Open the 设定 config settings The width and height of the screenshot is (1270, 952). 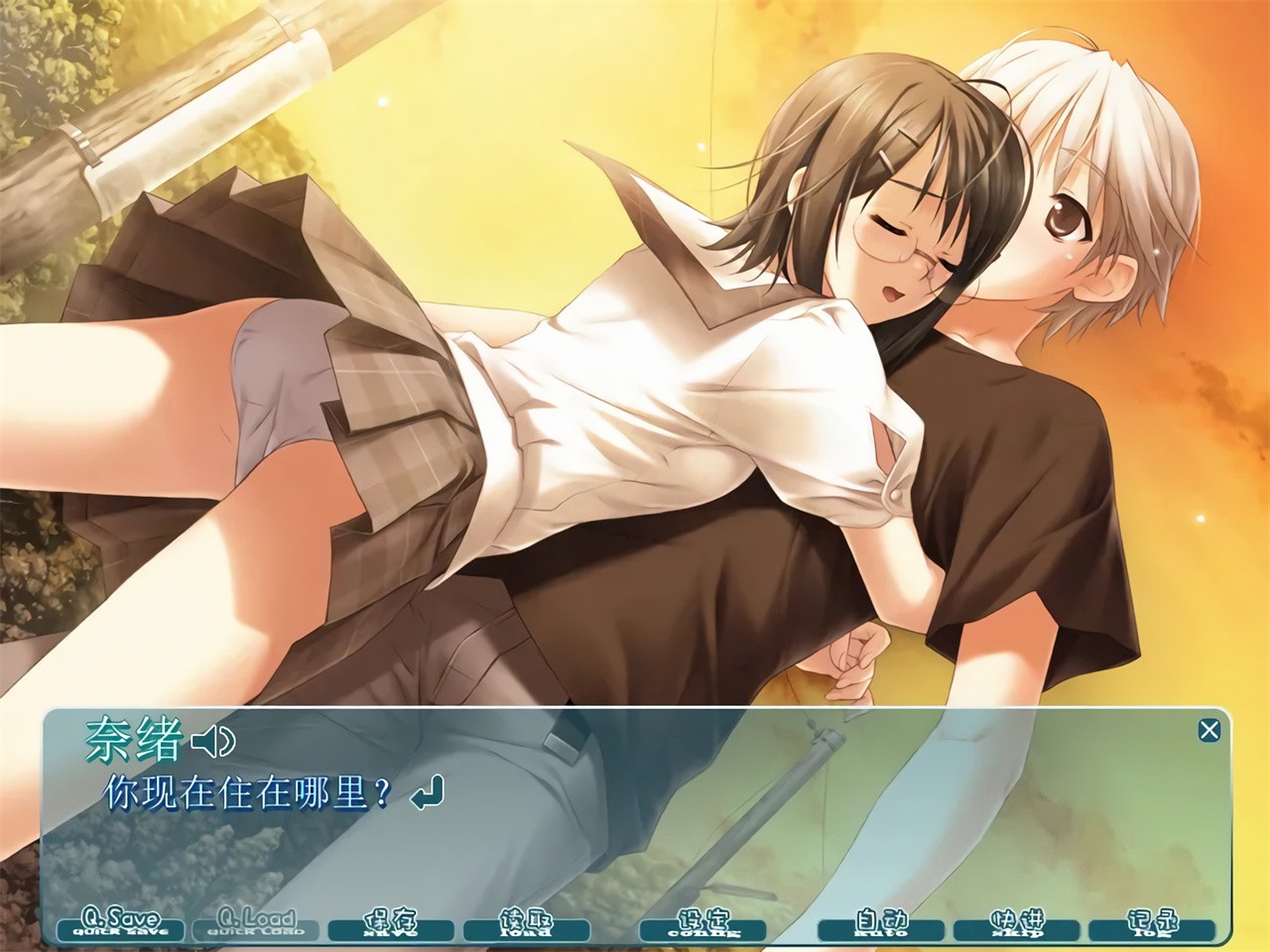pos(703,923)
